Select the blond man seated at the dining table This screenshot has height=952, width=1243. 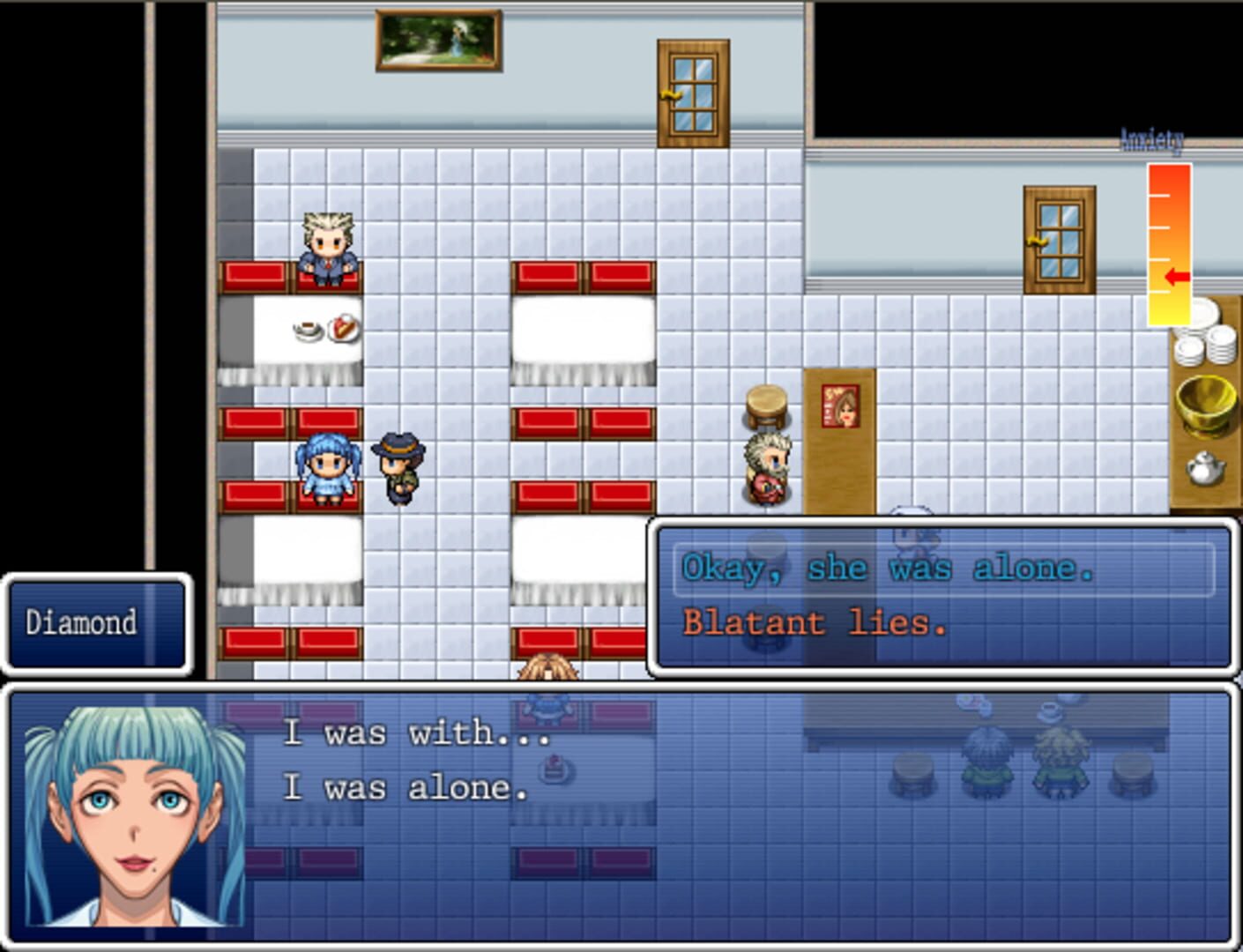pyautogui.click(x=326, y=247)
